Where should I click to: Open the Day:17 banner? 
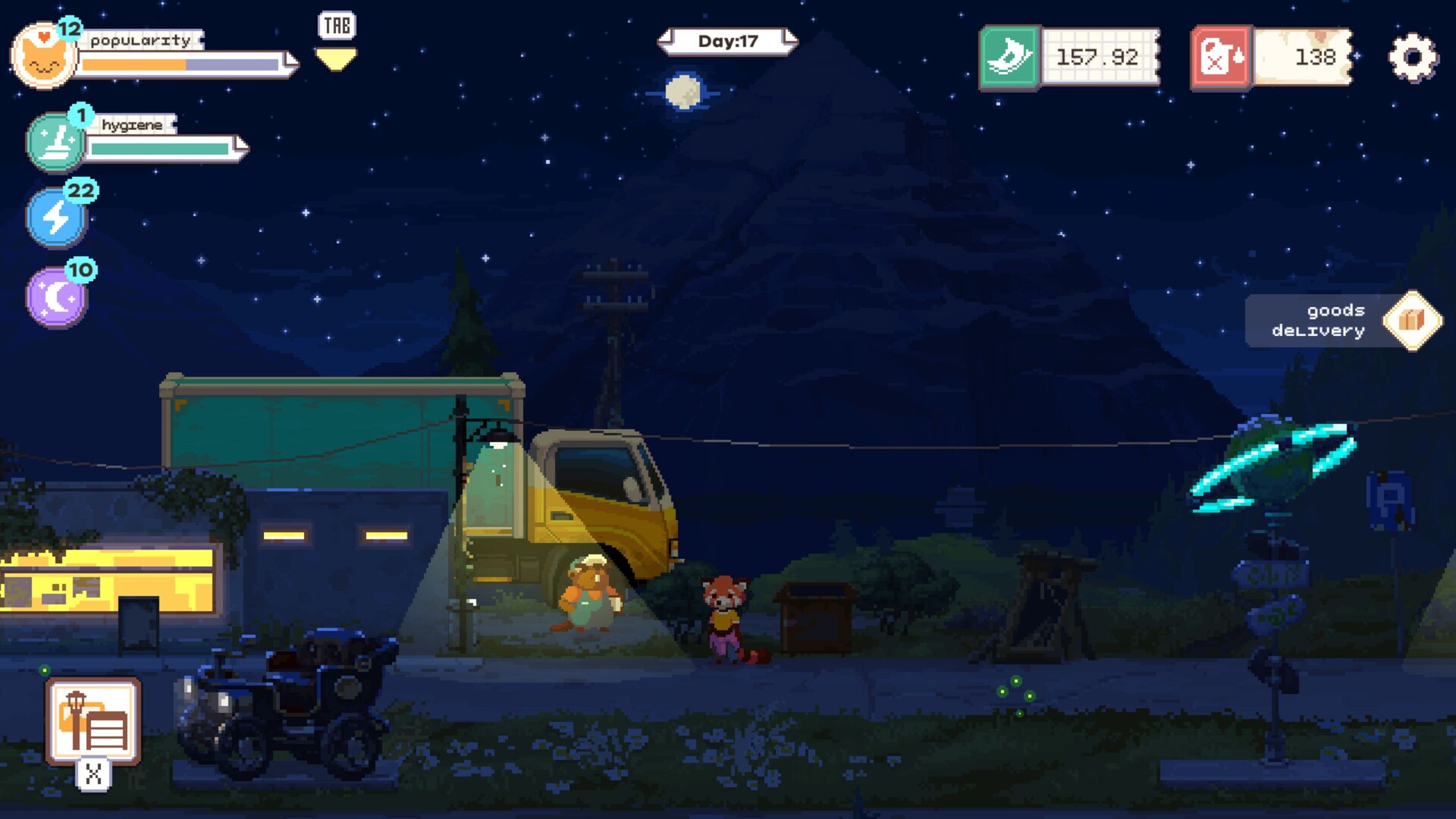pos(726,42)
